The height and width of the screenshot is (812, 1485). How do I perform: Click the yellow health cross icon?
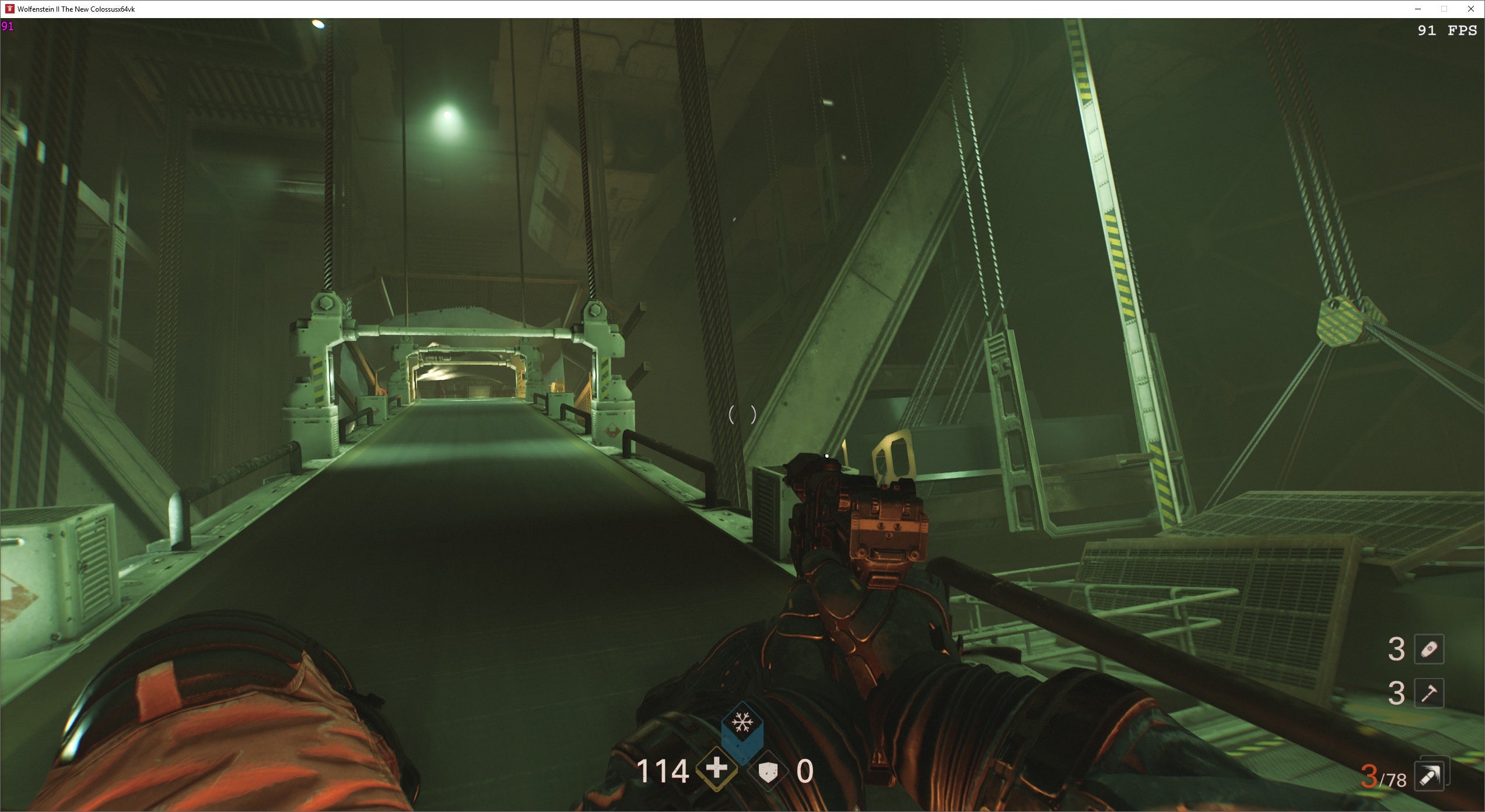pyautogui.click(x=716, y=770)
